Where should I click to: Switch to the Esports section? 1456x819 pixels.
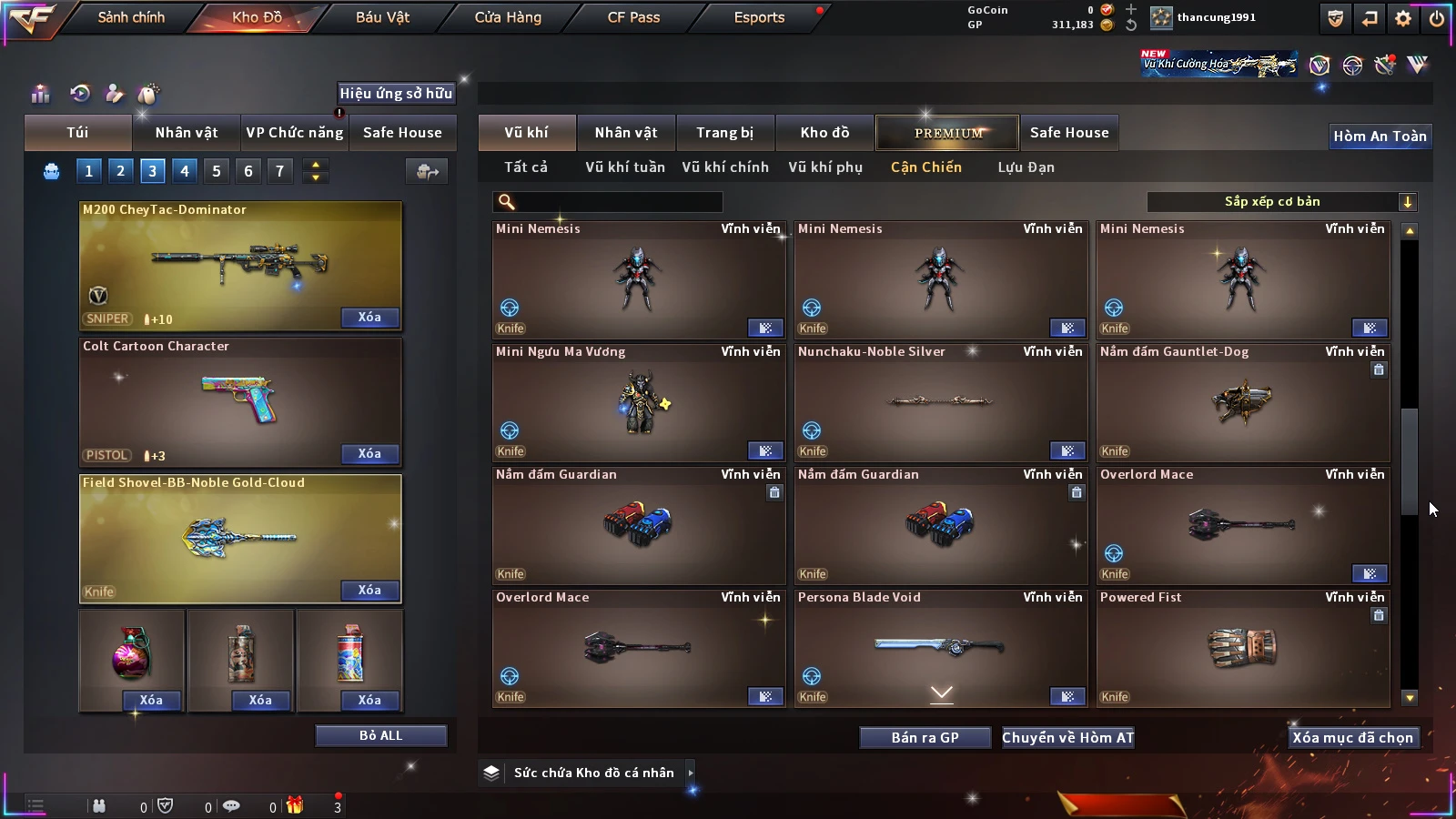(759, 17)
